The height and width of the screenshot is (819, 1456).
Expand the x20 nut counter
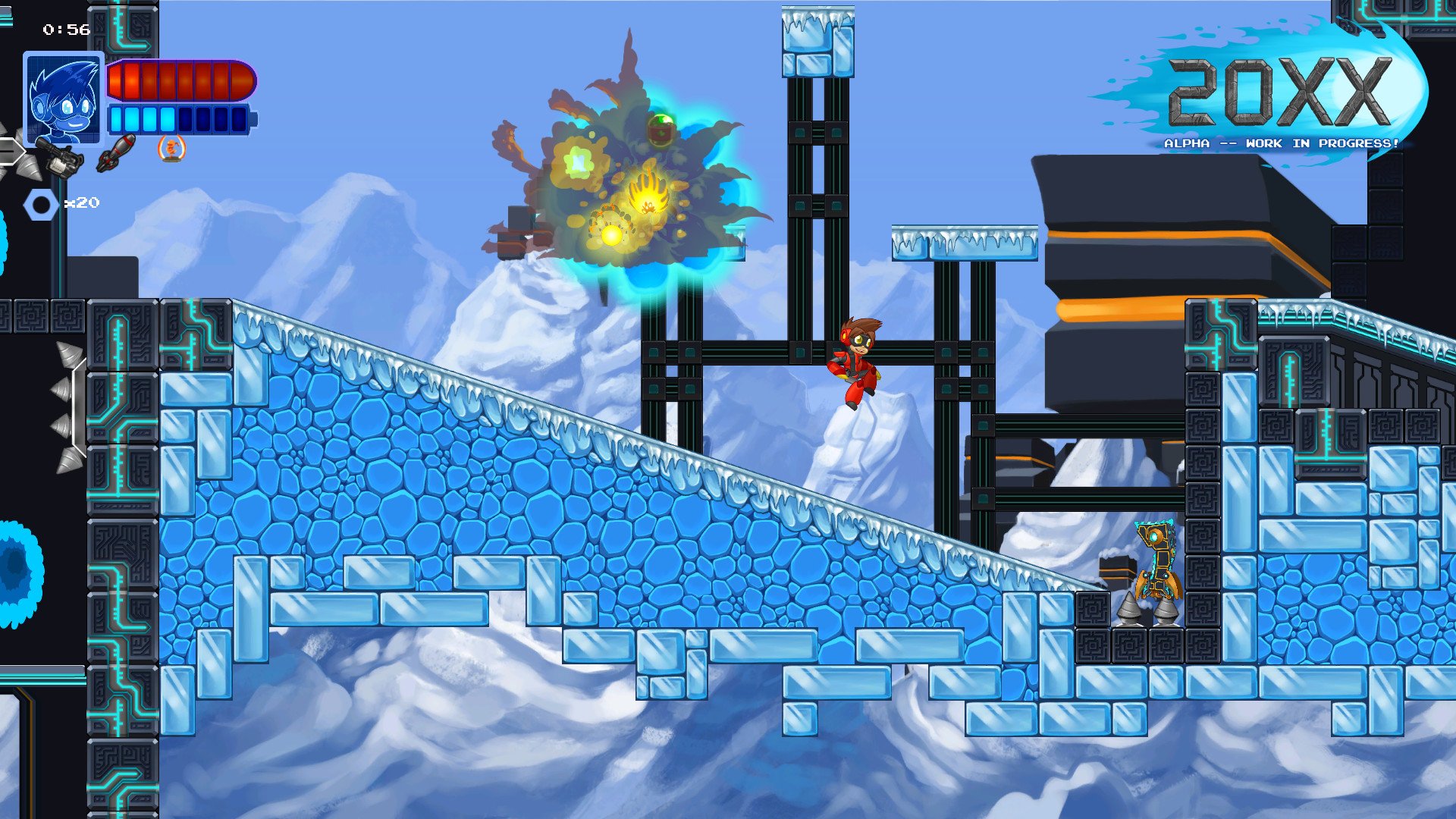click(x=82, y=202)
